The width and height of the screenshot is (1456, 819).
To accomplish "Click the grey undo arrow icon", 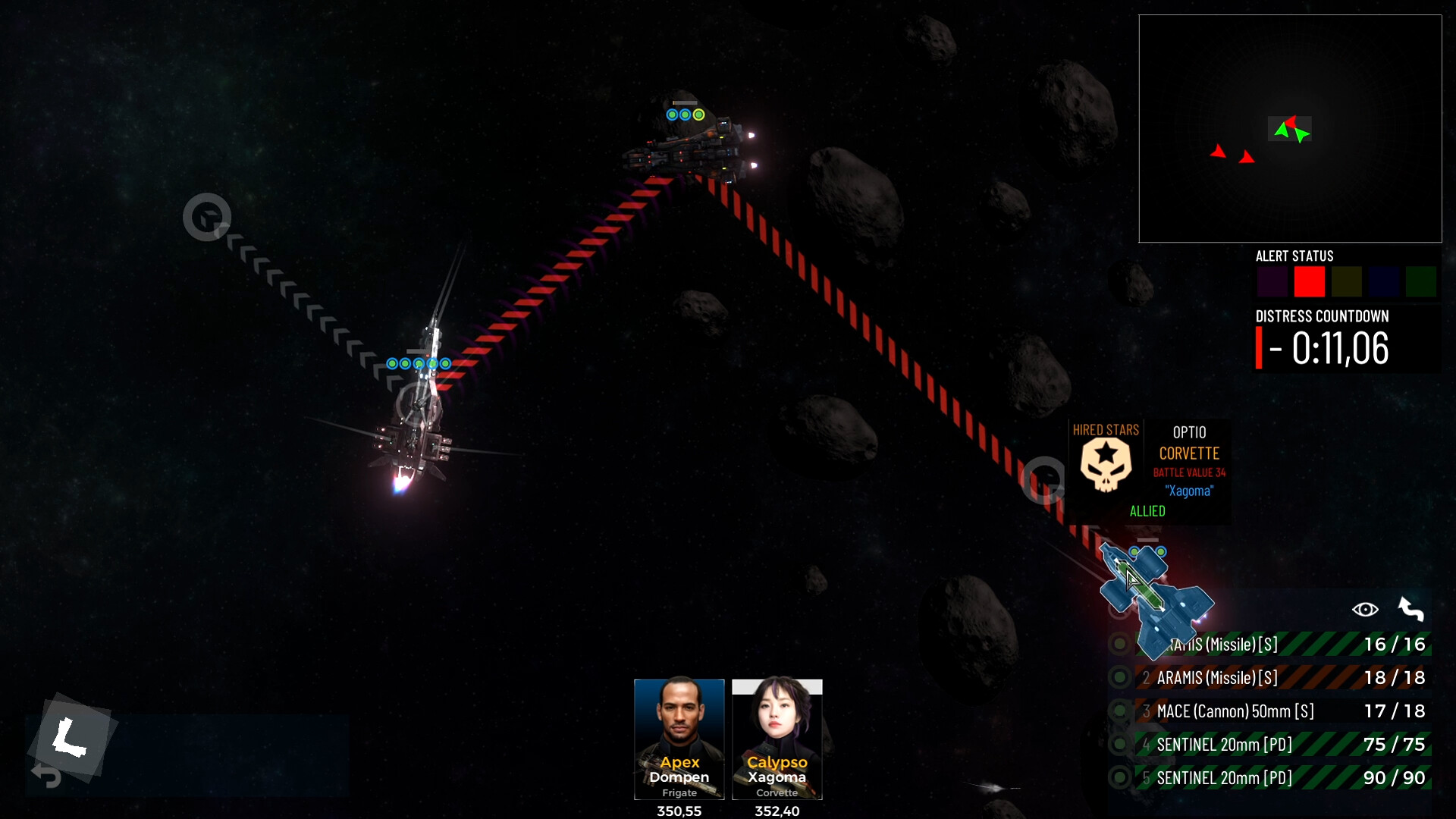I will tap(46, 776).
